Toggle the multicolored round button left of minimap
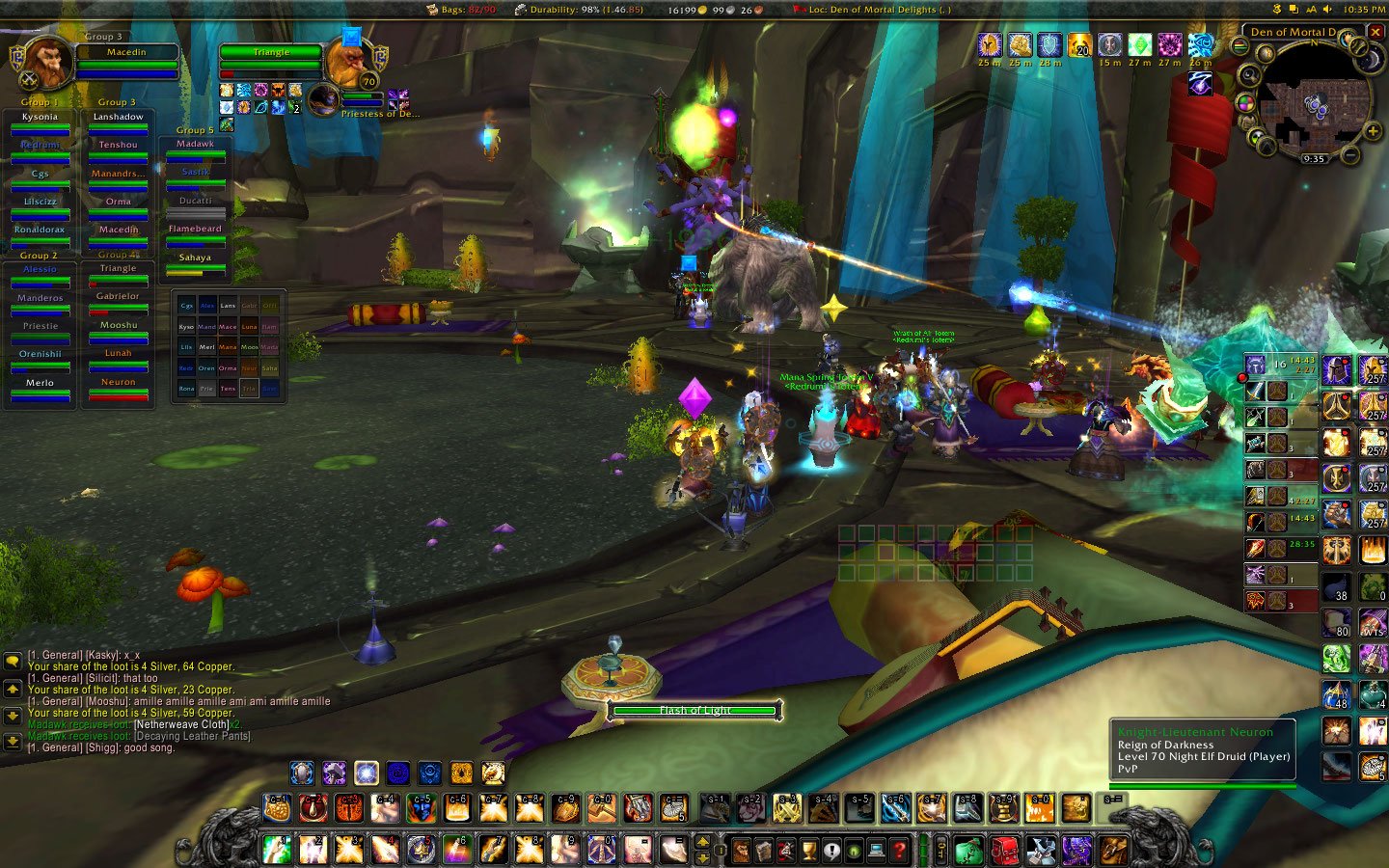Image resolution: width=1389 pixels, height=868 pixels. [1246, 104]
